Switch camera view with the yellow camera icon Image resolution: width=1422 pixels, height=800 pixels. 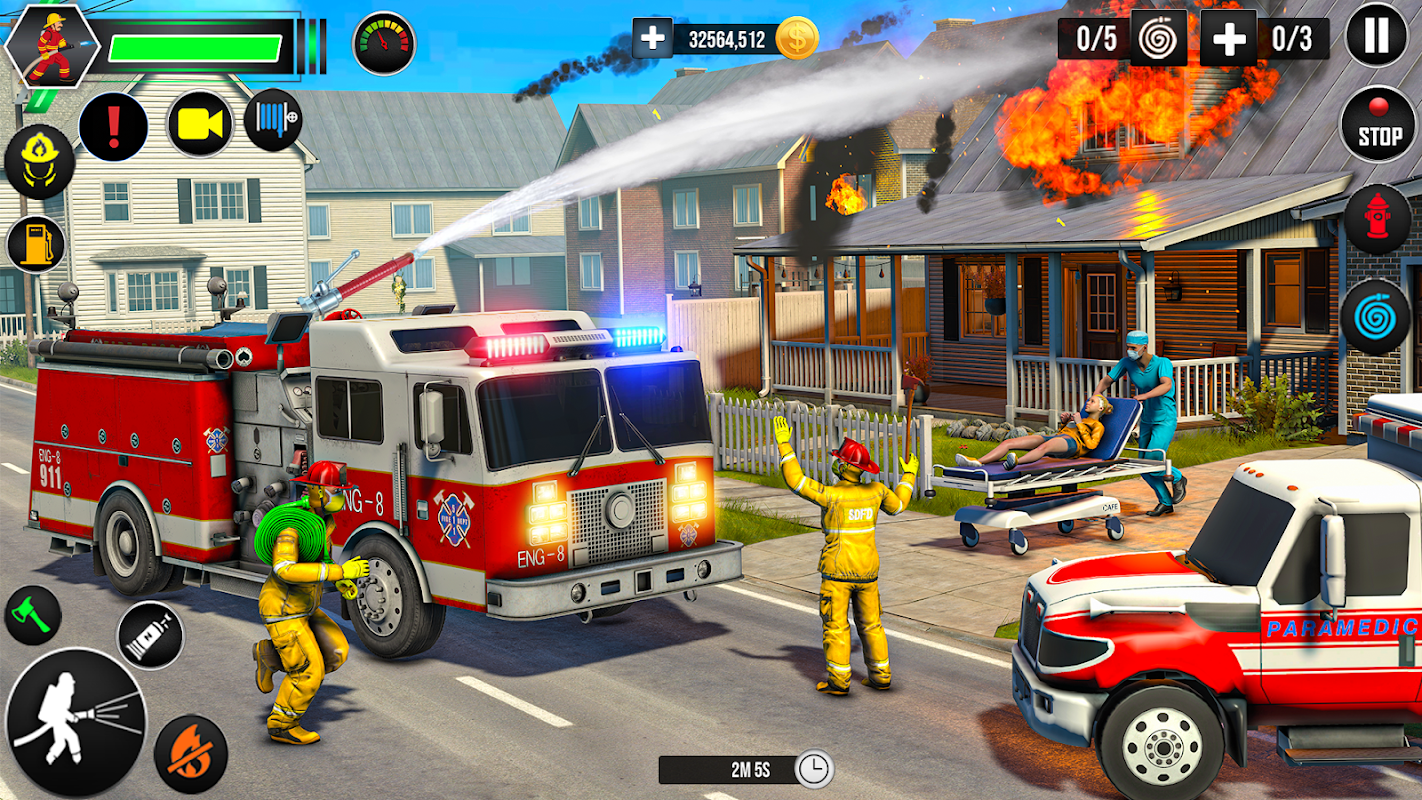(200, 125)
